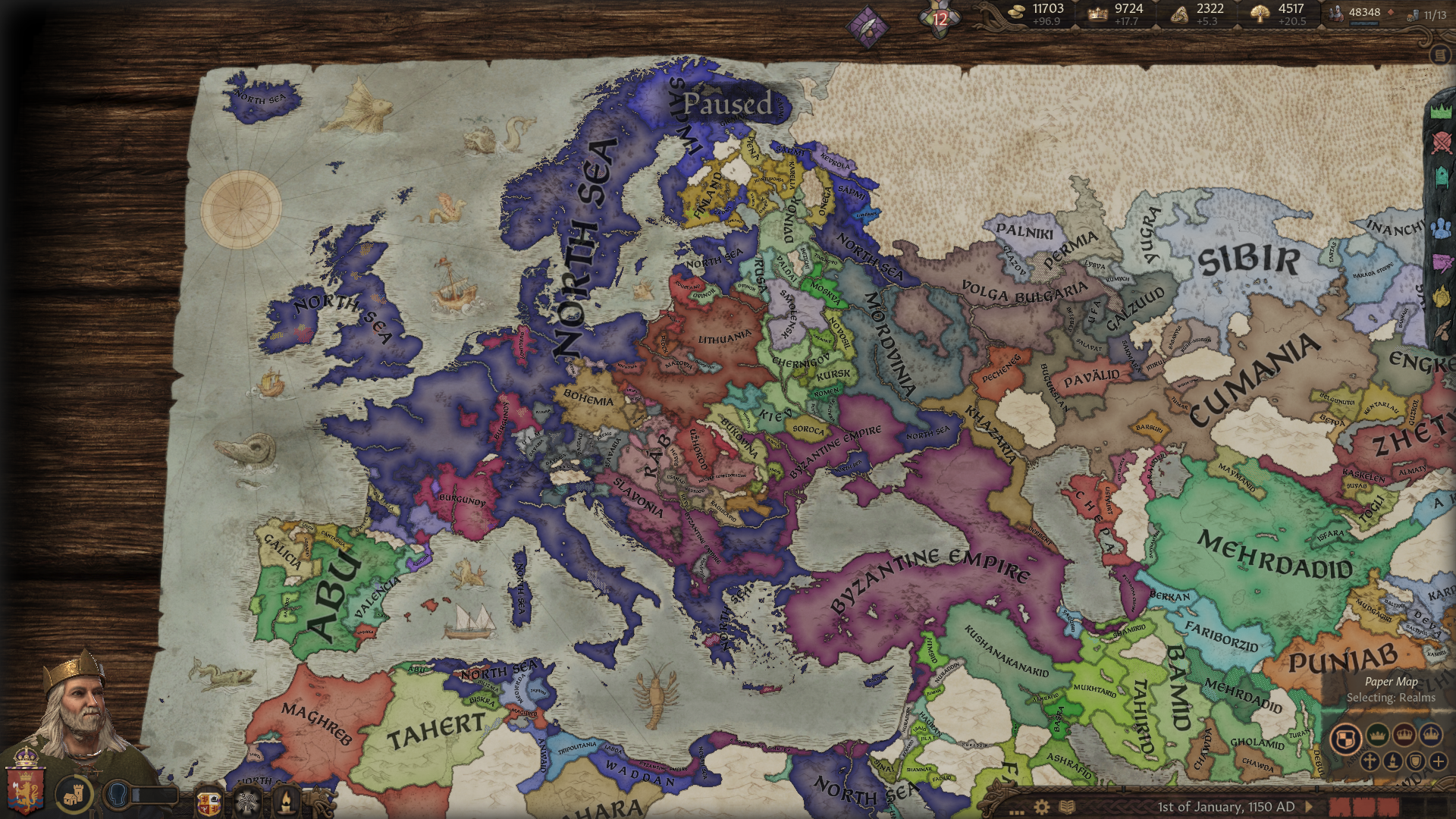
Task: Adjust game speed using red speed bars
Action: click(1364, 806)
